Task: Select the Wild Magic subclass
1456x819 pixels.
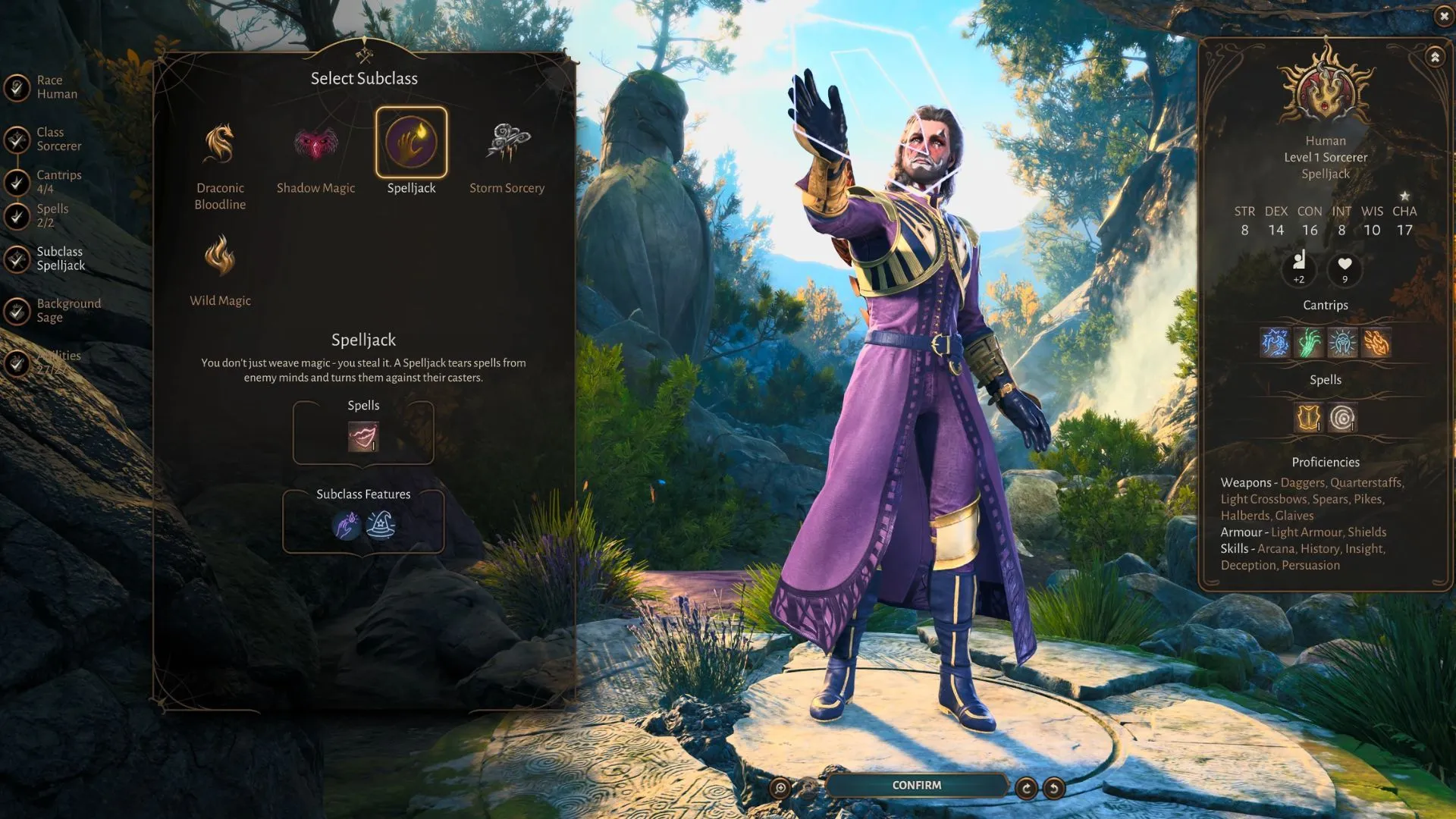Action: [x=219, y=256]
